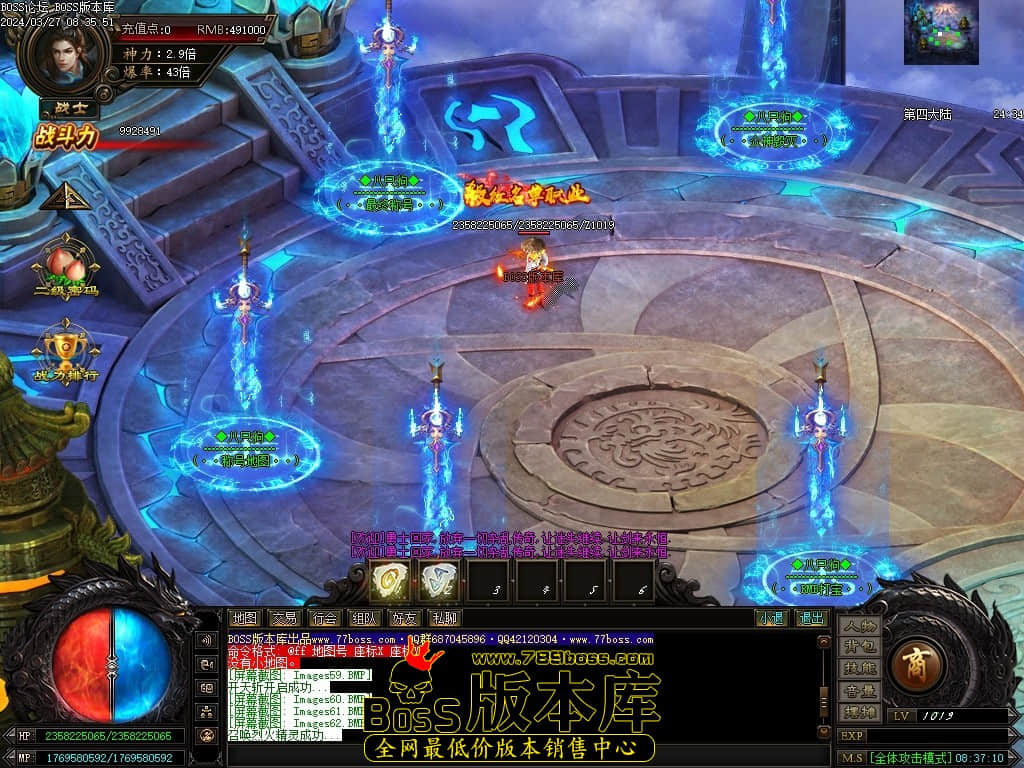Select the 行会 guild tab
1024x768 pixels.
click(324, 618)
